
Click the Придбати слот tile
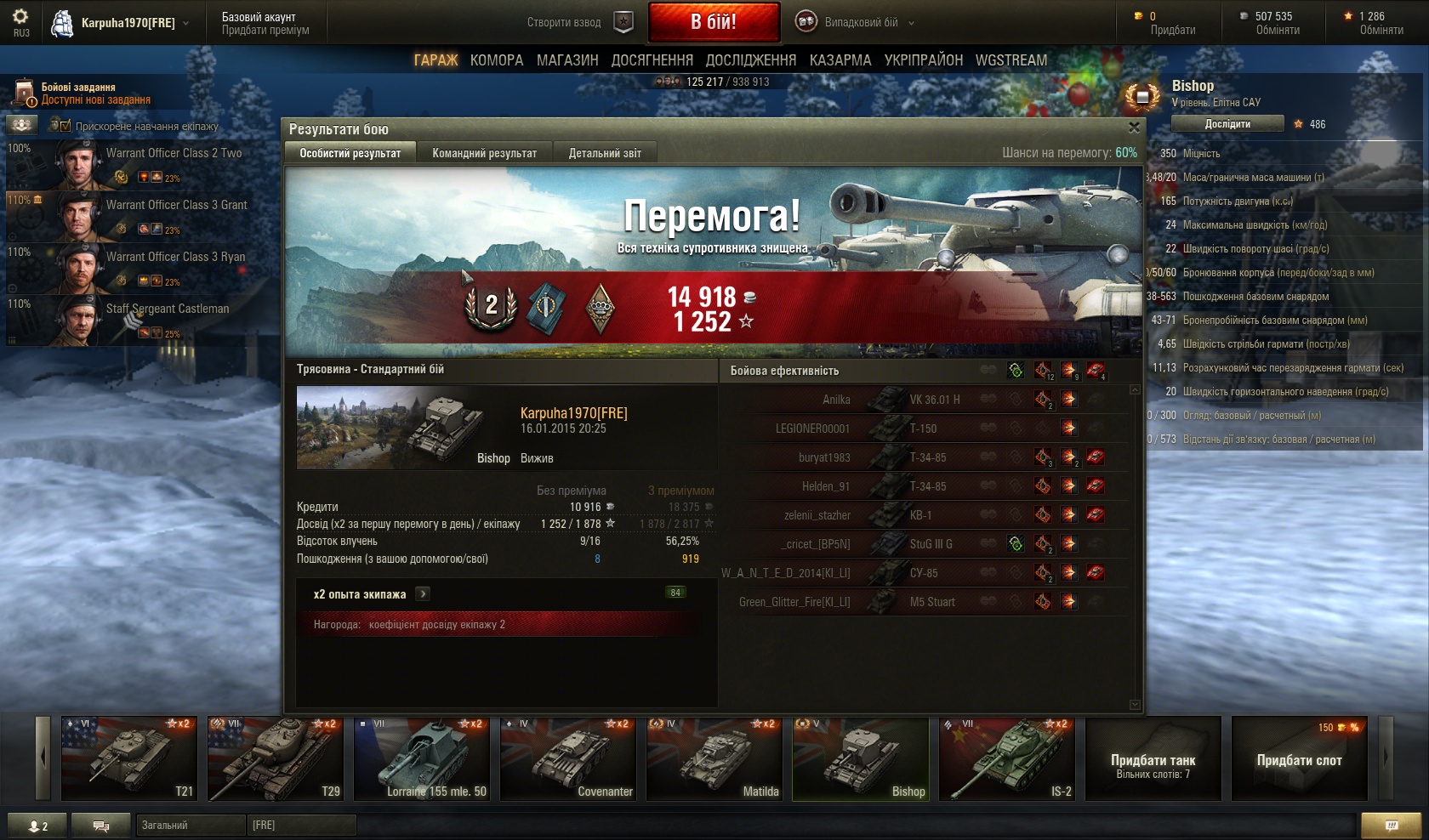[1299, 758]
